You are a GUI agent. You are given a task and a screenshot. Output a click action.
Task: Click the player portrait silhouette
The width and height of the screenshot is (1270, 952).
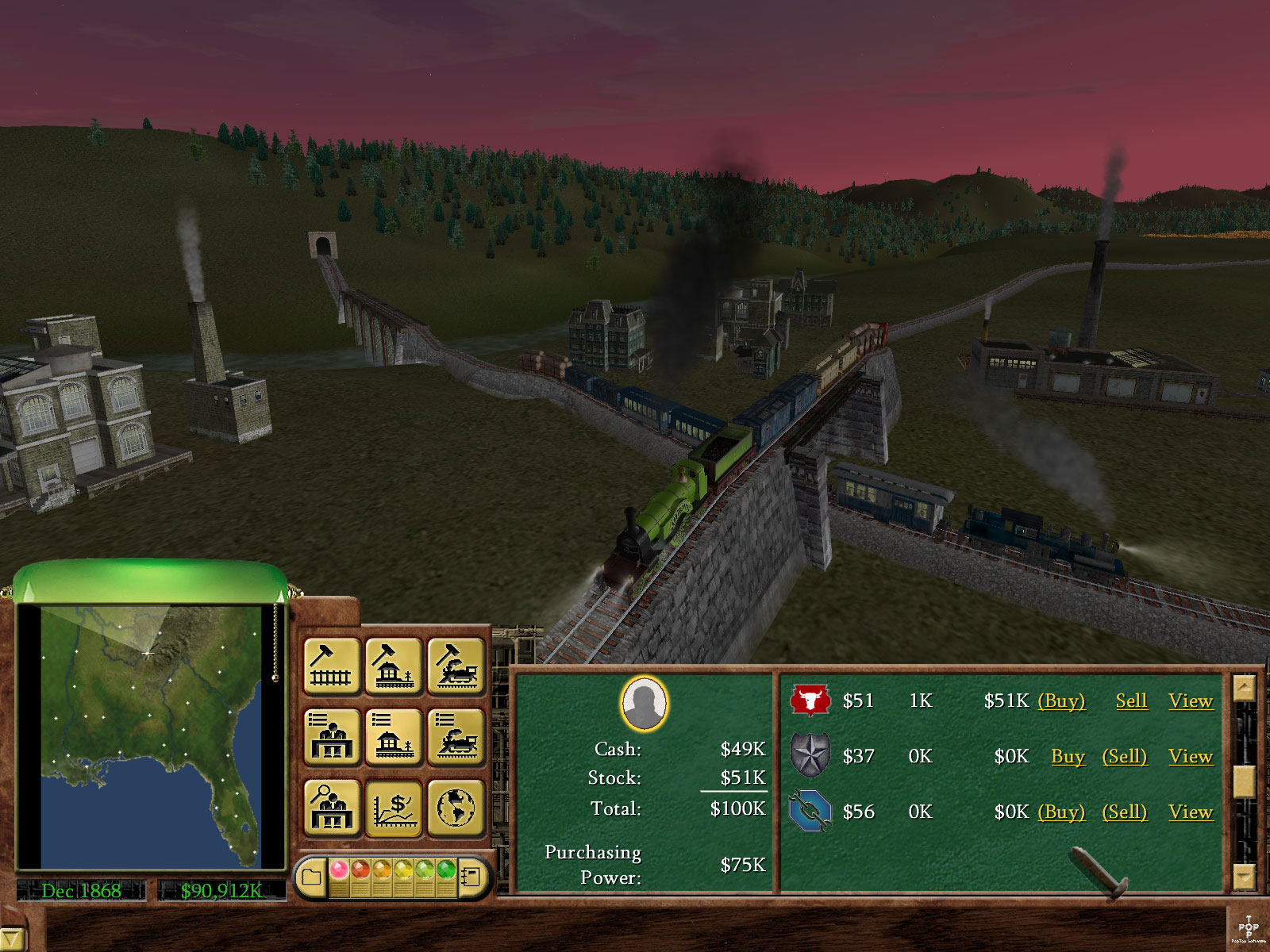(644, 704)
